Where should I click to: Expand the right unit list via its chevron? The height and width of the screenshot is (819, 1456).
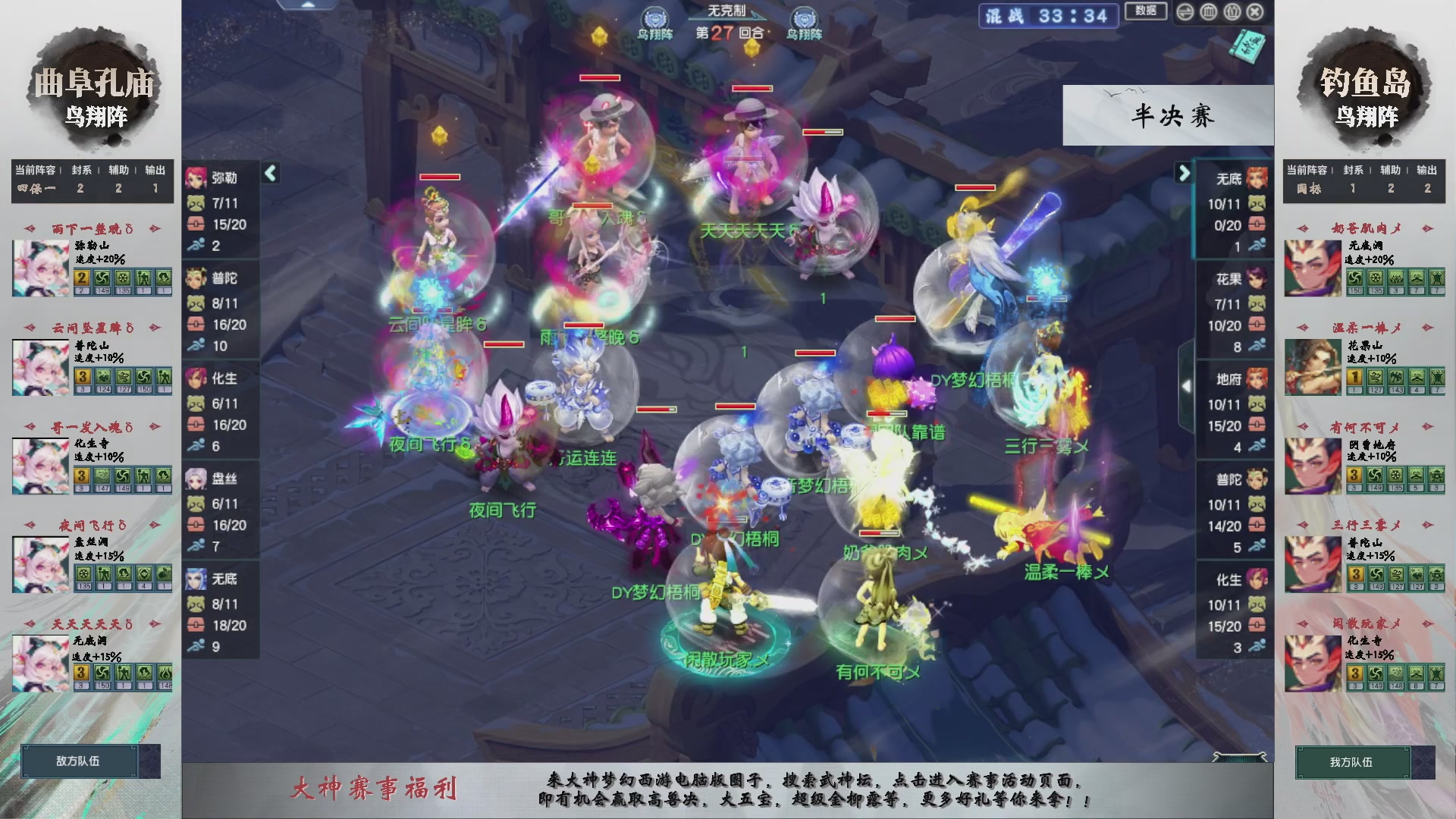point(1183,173)
